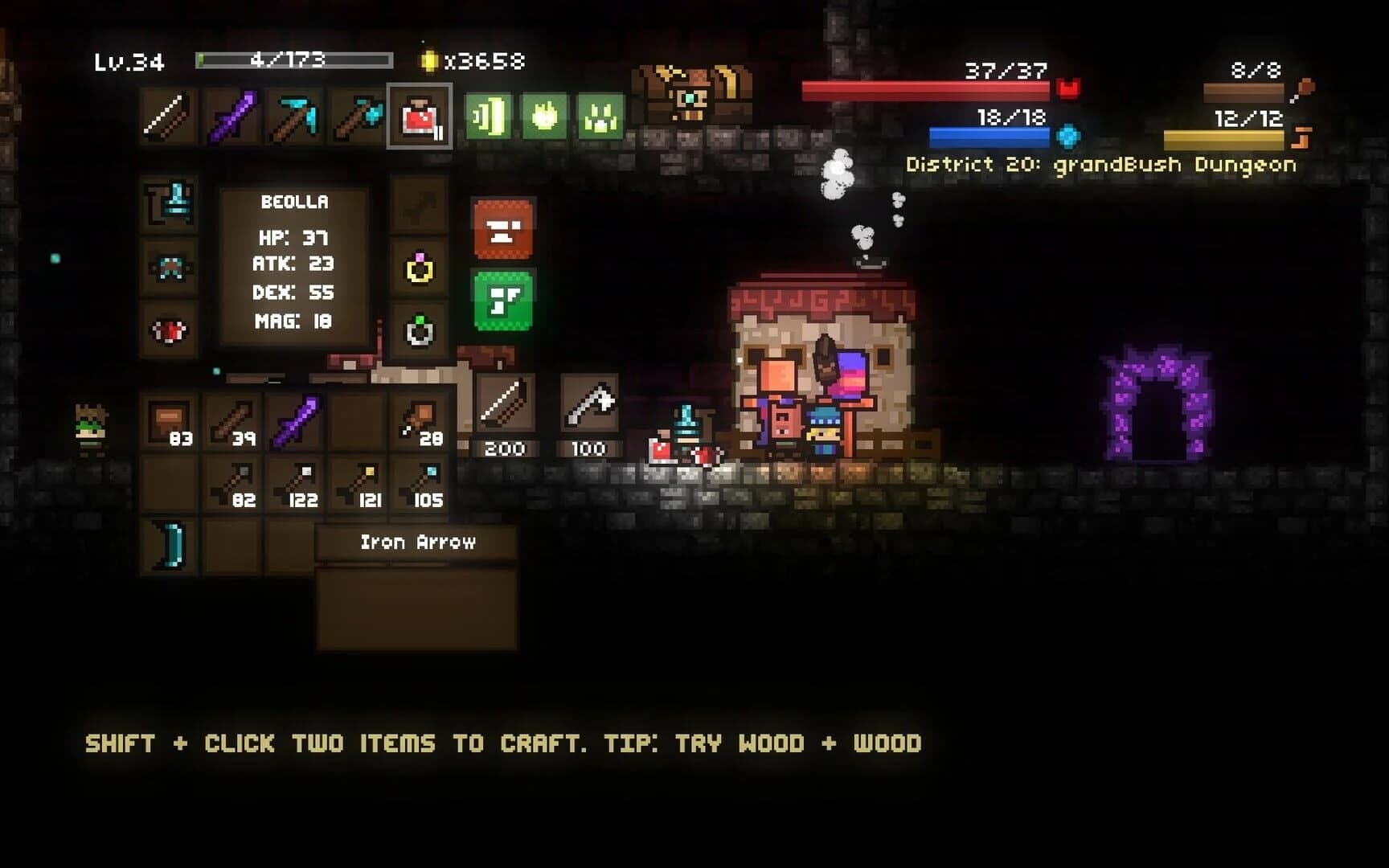Click the iron arrows stack of 122
This screenshot has height=868, width=1389.
point(301,482)
